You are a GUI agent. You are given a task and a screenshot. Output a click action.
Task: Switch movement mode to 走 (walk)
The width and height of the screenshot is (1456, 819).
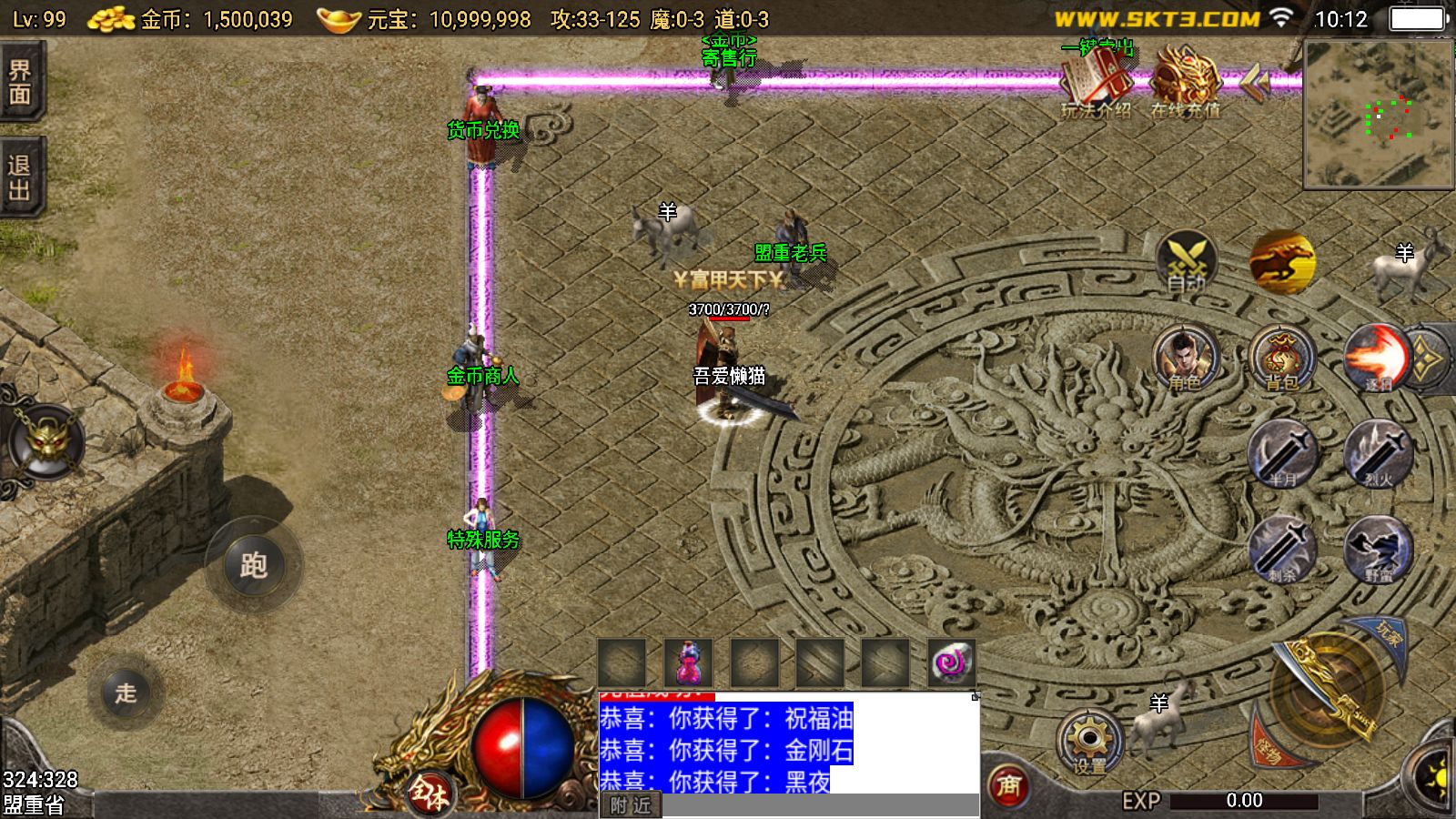coord(126,693)
